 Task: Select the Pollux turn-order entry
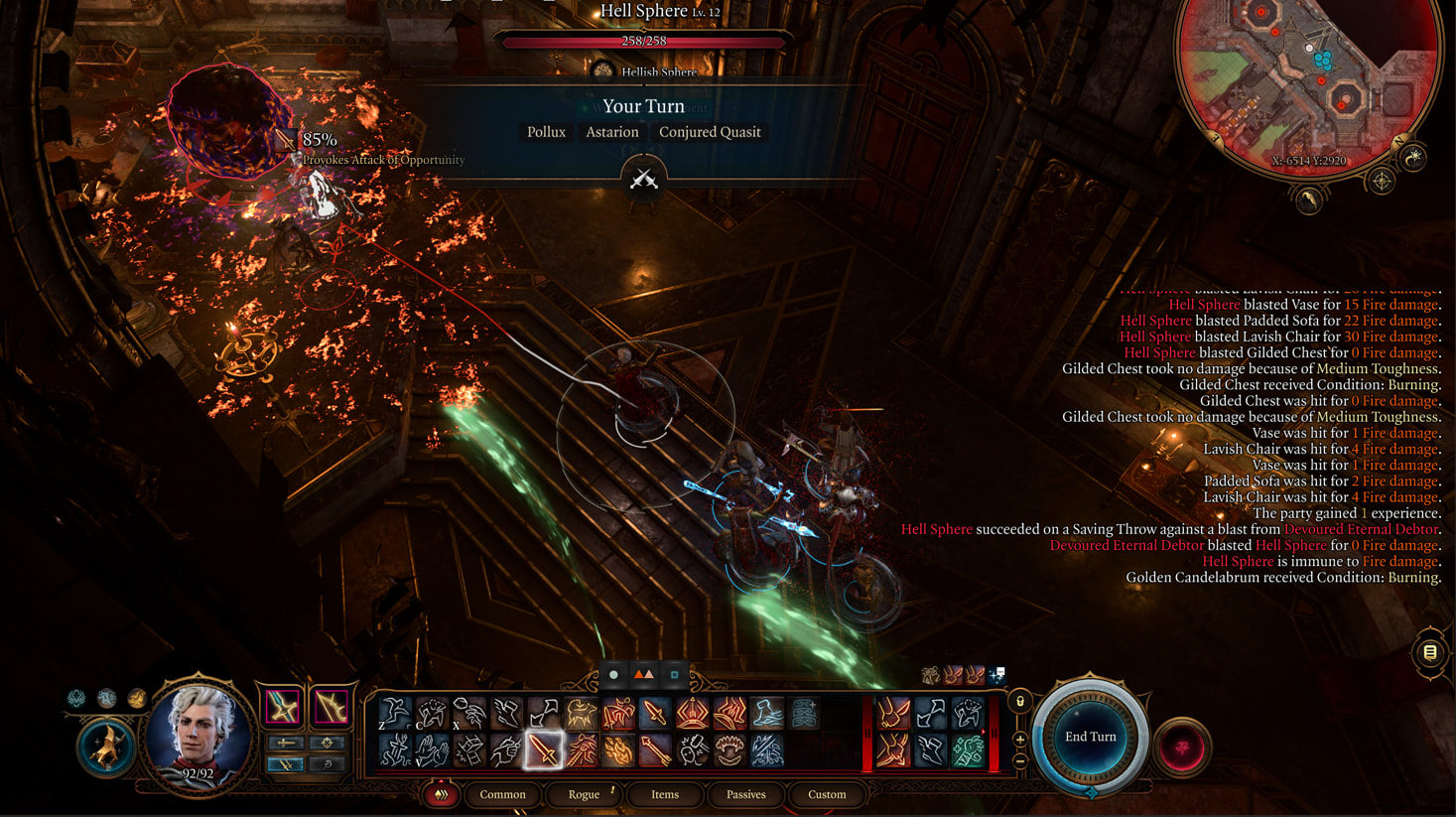coord(546,132)
